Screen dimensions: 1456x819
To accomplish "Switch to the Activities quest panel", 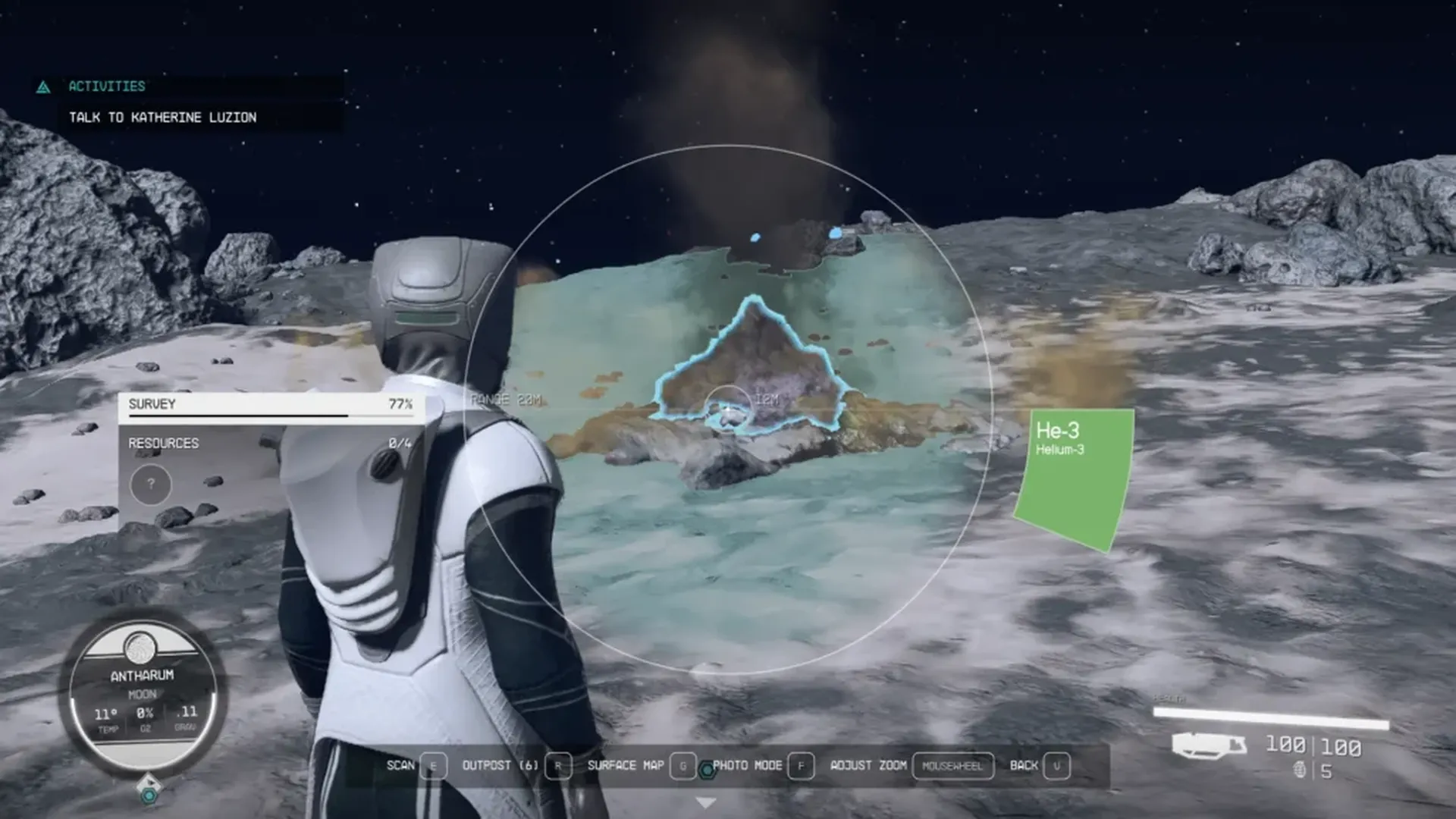I will (x=106, y=86).
